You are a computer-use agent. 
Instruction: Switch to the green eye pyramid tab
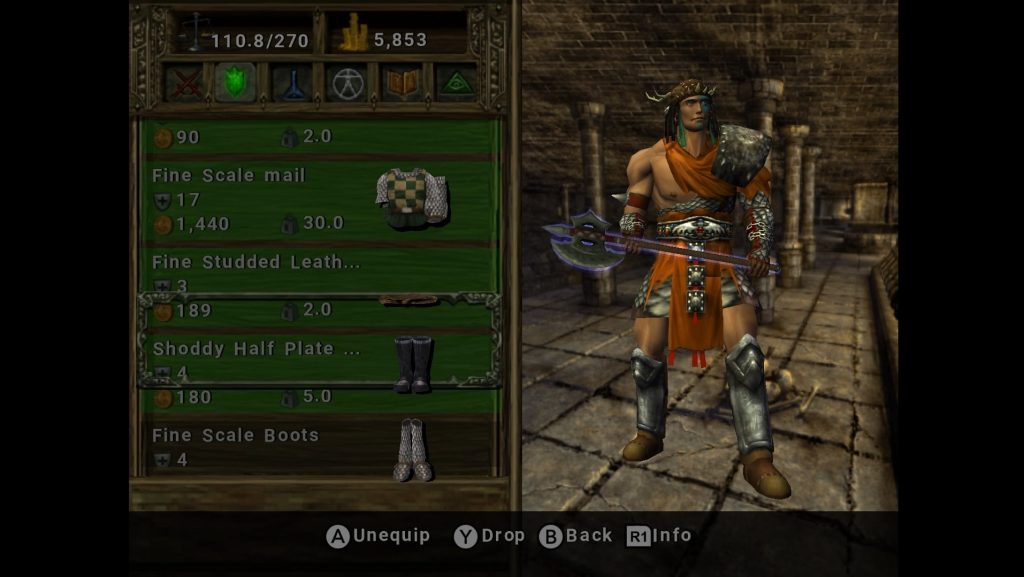tap(457, 83)
